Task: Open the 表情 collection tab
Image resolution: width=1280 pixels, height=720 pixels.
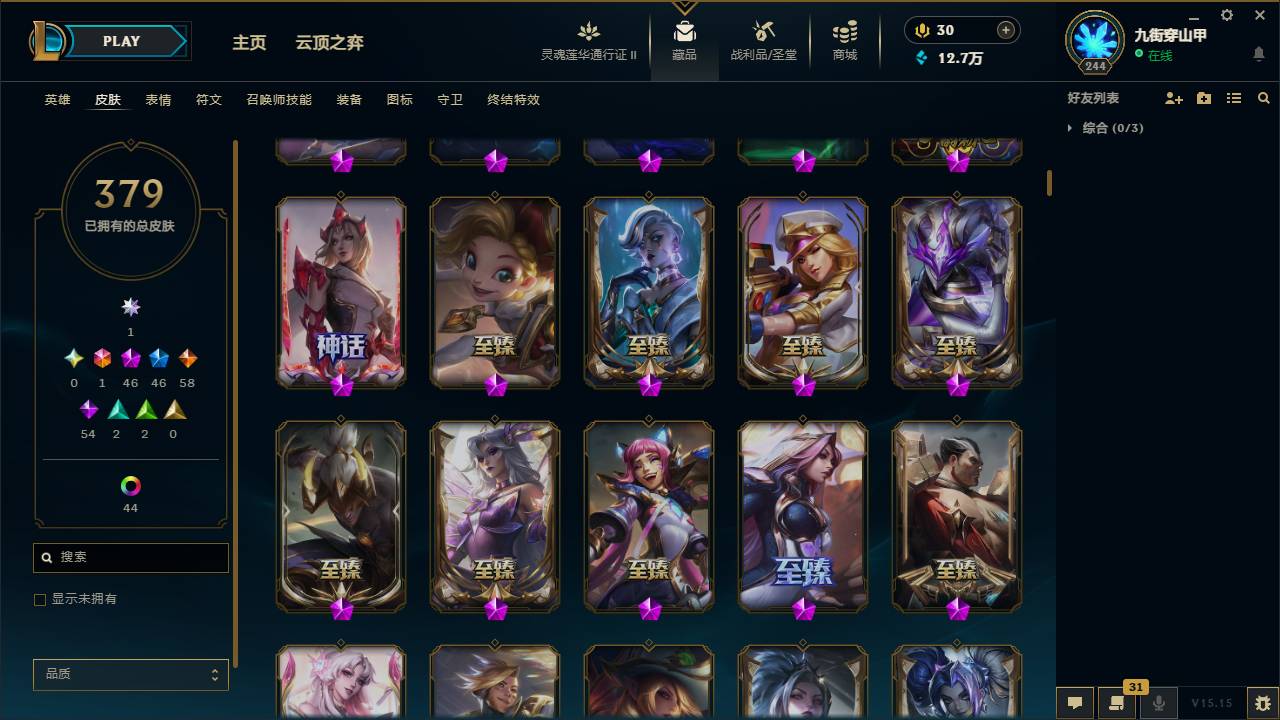Action: point(159,100)
